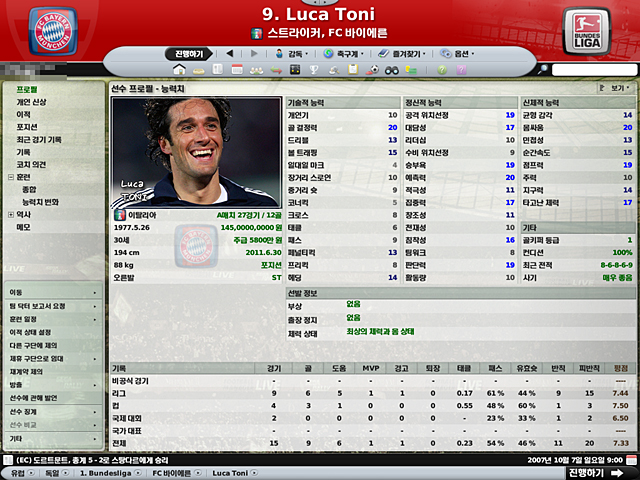Choose 팀 닥터 보고서 요청 action
The image size is (640, 480).
[x=38, y=305]
